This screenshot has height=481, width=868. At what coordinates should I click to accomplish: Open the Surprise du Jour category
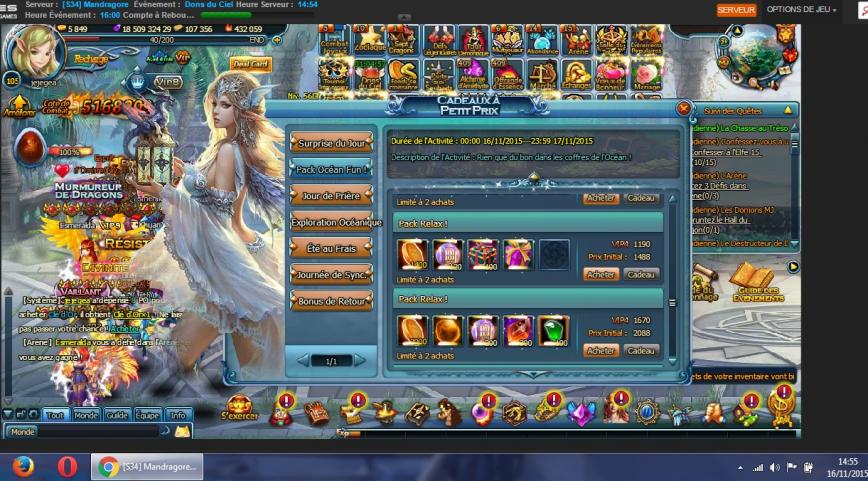point(330,143)
